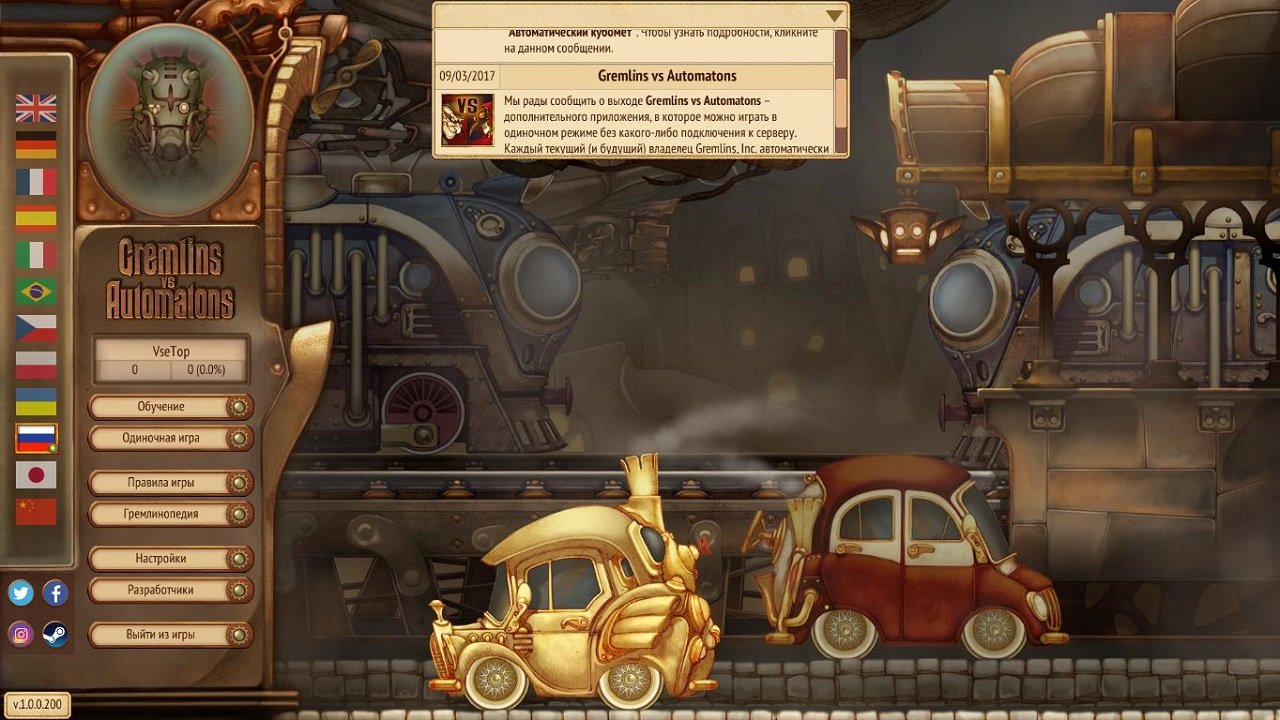Image resolution: width=1280 pixels, height=720 pixels.
Task: Open the game's Twitter page
Action: pyautogui.click(x=20, y=593)
